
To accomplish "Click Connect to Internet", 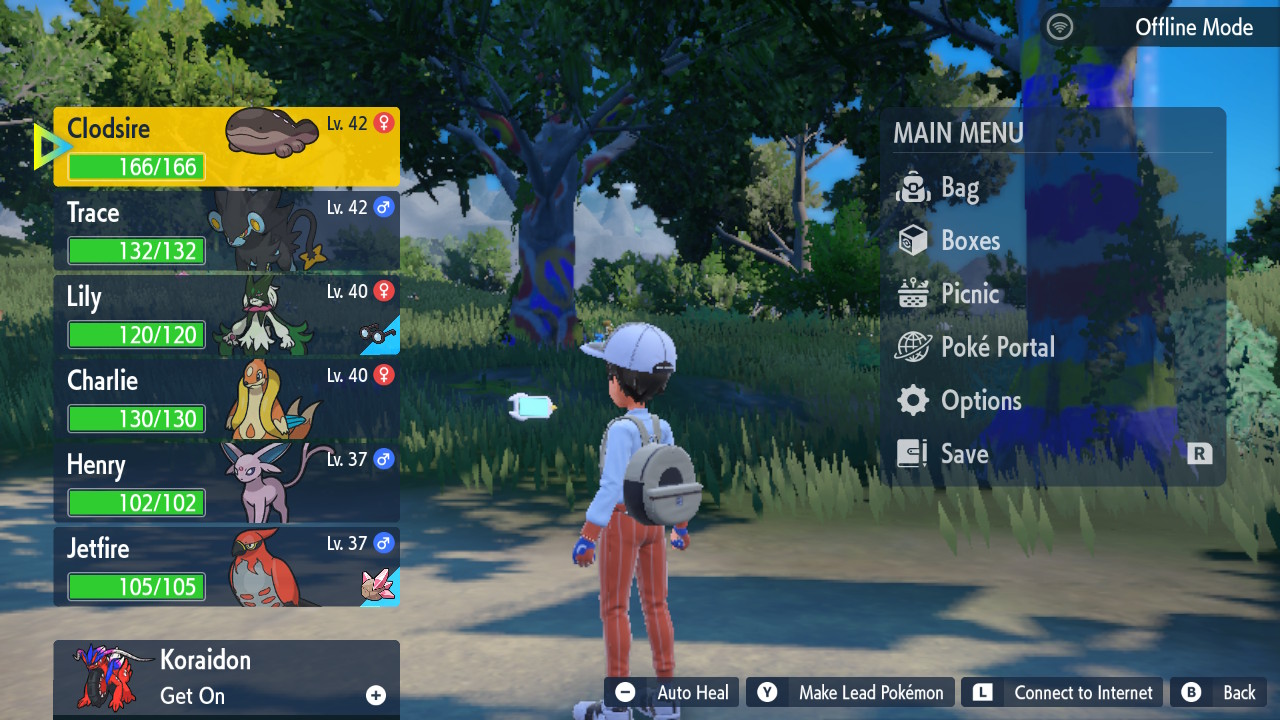I will [x=1063, y=692].
